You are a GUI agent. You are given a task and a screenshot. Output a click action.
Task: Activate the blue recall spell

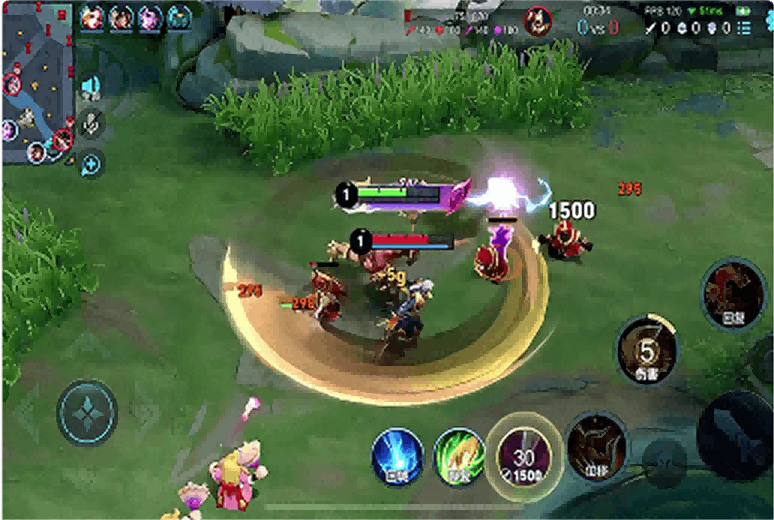[397, 457]
